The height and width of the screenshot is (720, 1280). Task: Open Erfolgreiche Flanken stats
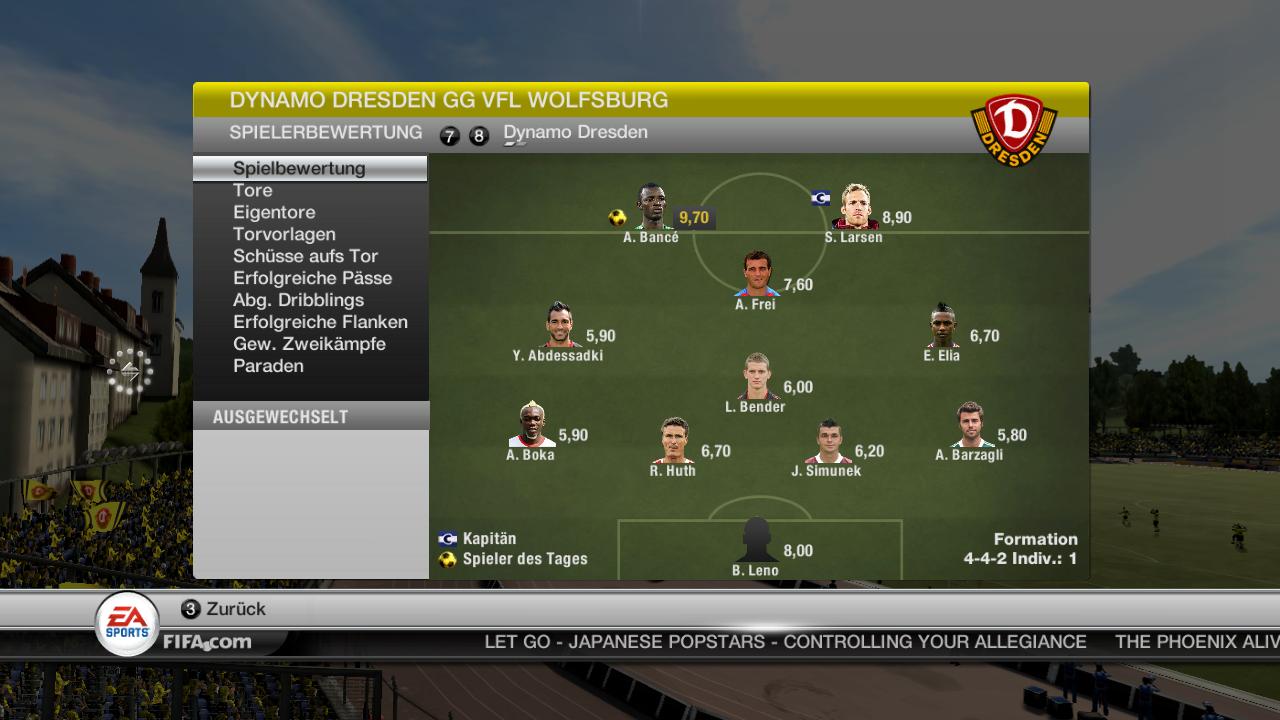(x=320, y=322)
